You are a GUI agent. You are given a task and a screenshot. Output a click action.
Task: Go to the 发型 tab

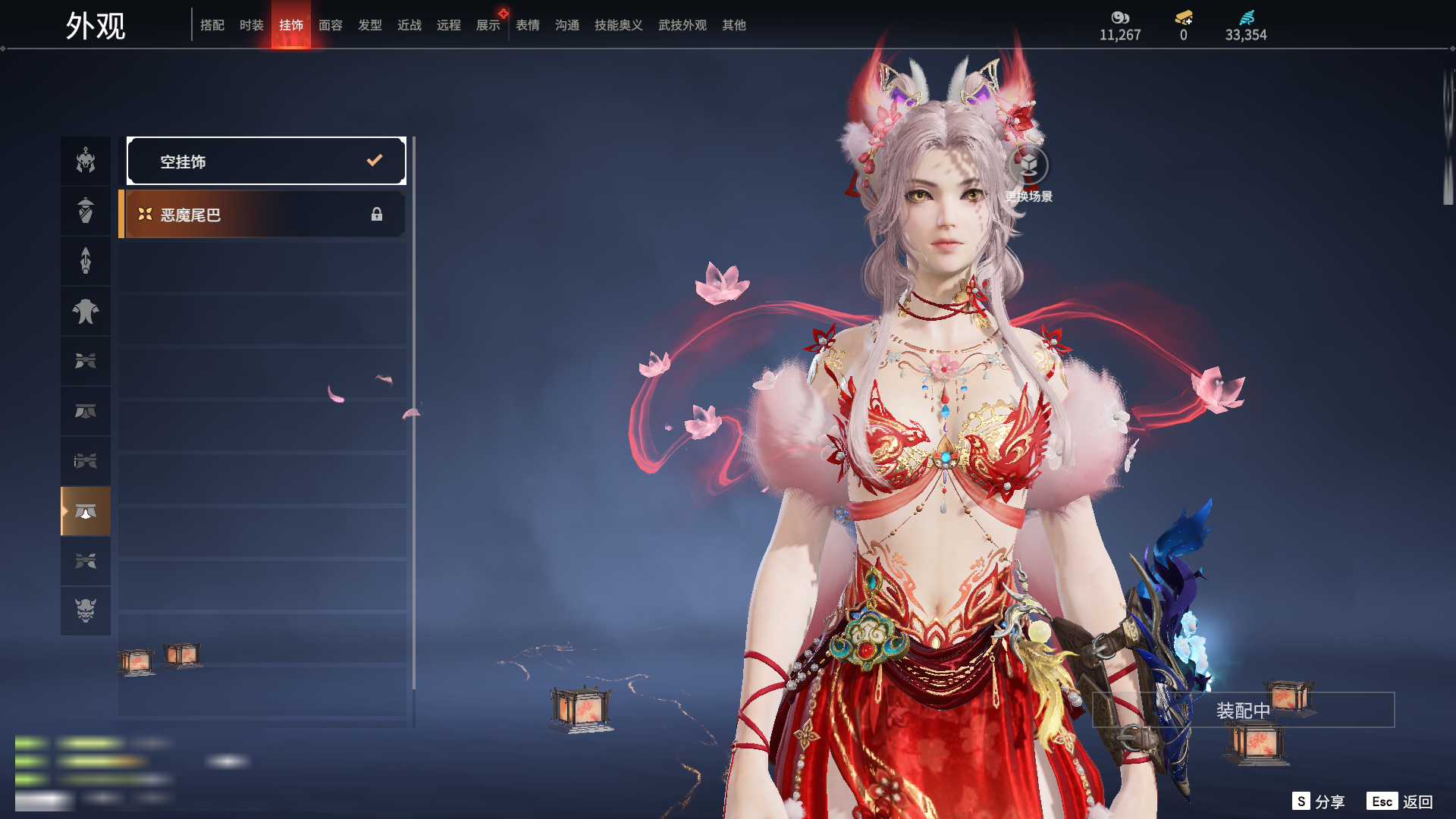coord(370,25)
